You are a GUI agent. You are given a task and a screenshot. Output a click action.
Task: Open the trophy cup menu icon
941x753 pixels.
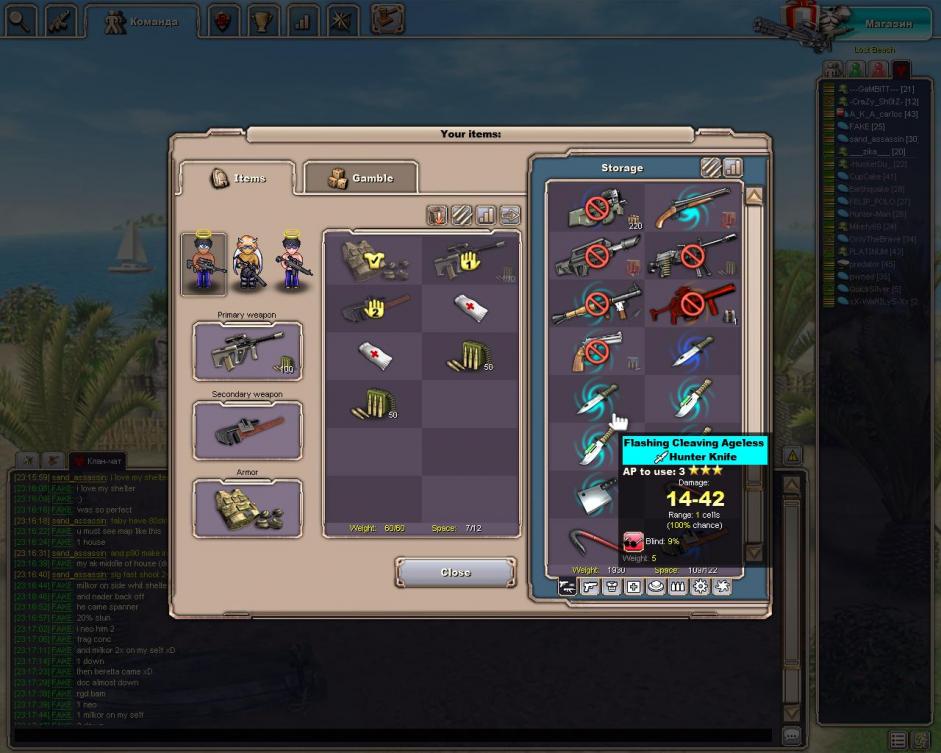click(264, 20)
